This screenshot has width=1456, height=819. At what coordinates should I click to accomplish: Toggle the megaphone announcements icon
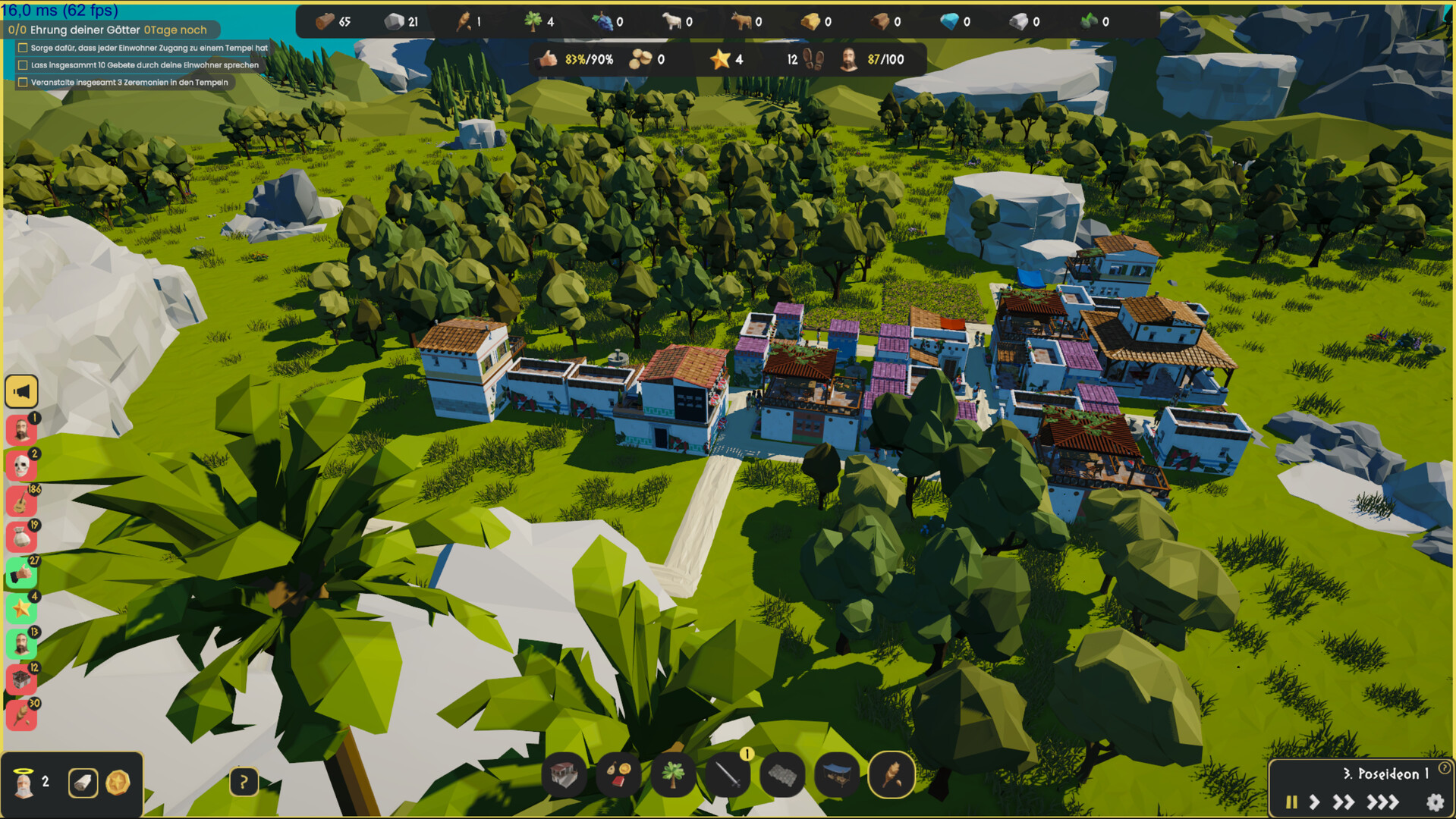point(22,390)
